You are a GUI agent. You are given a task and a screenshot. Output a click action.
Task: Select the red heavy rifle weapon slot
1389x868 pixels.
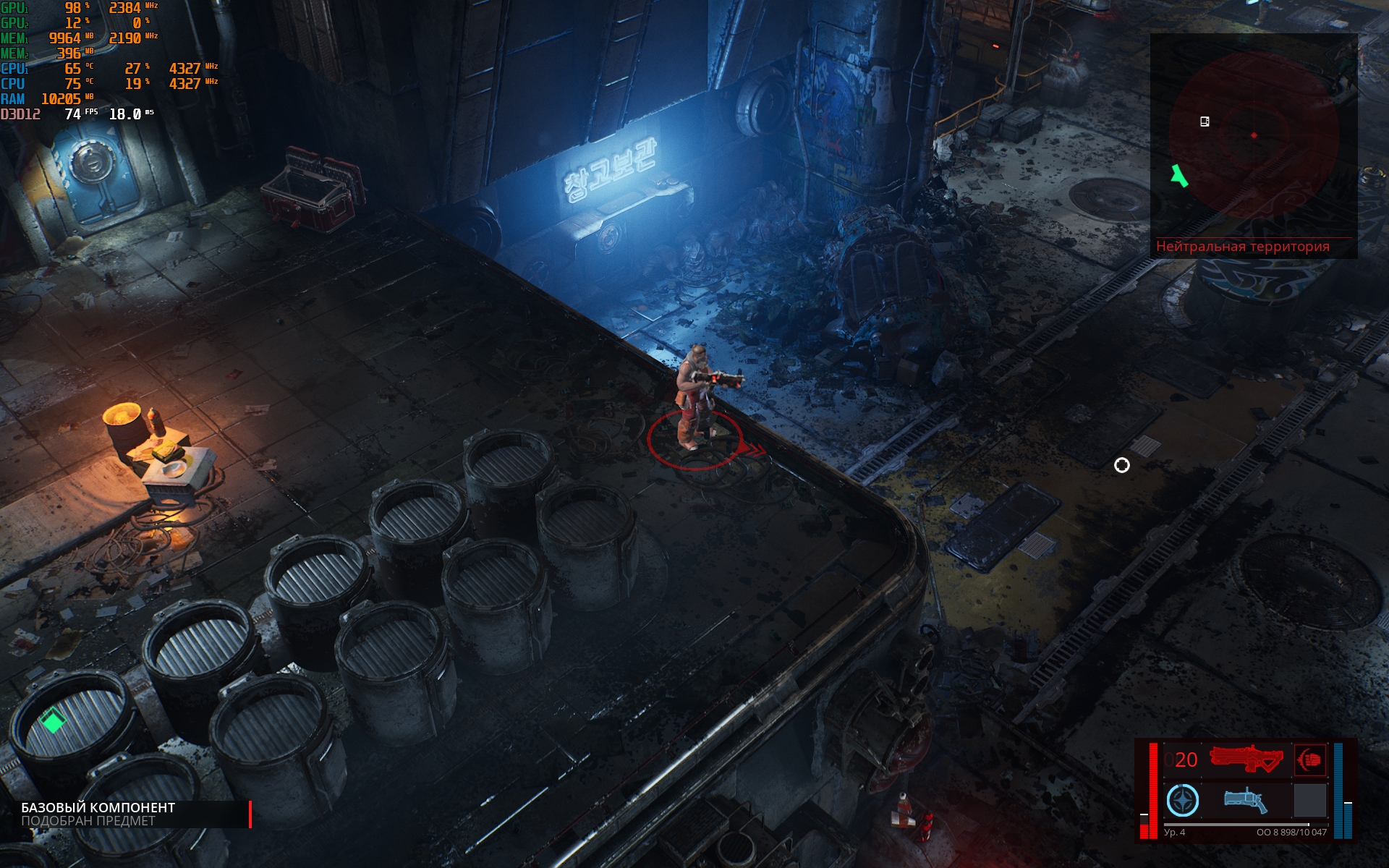1245,759
